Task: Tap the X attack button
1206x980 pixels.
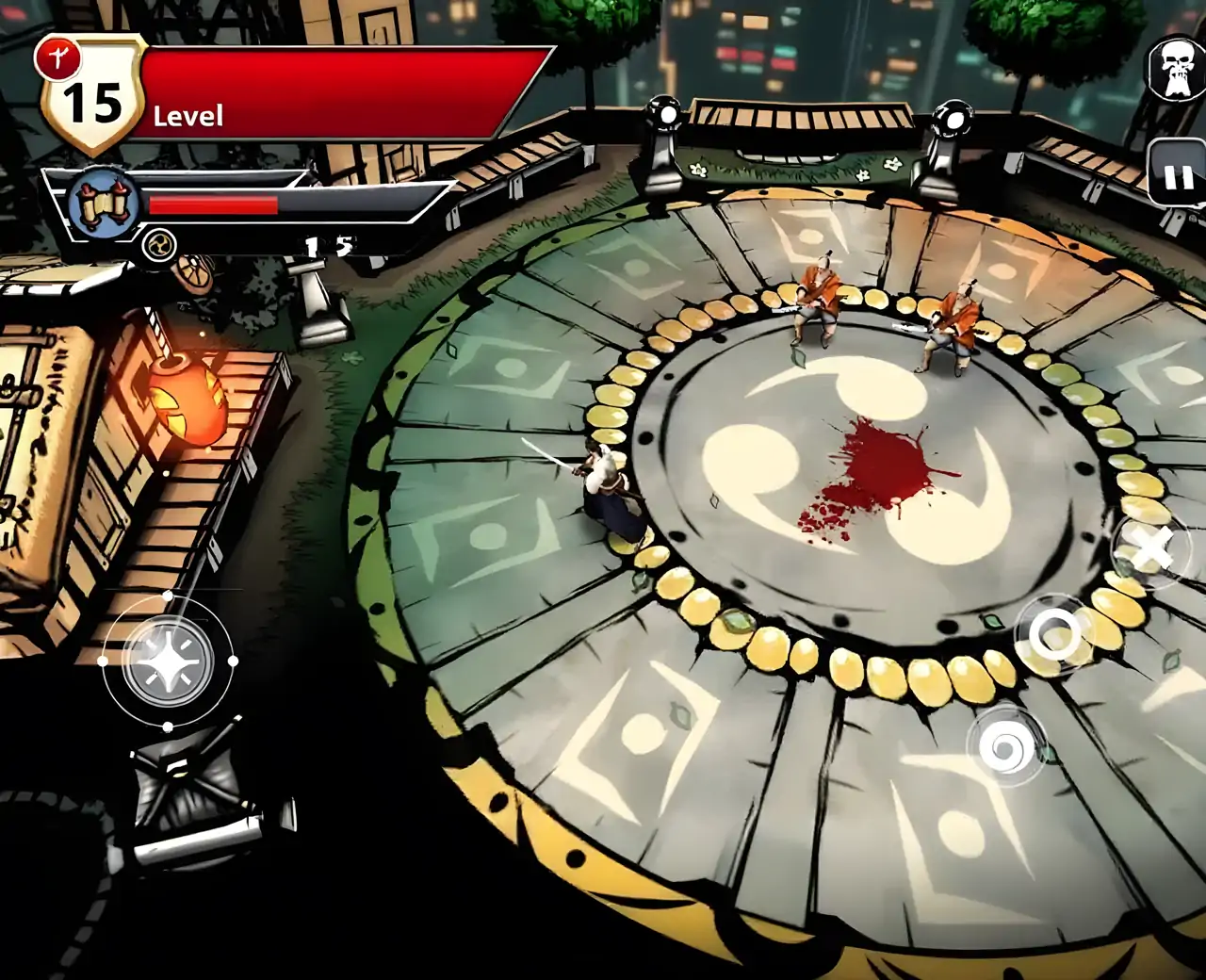Action: coord(1151,548)
